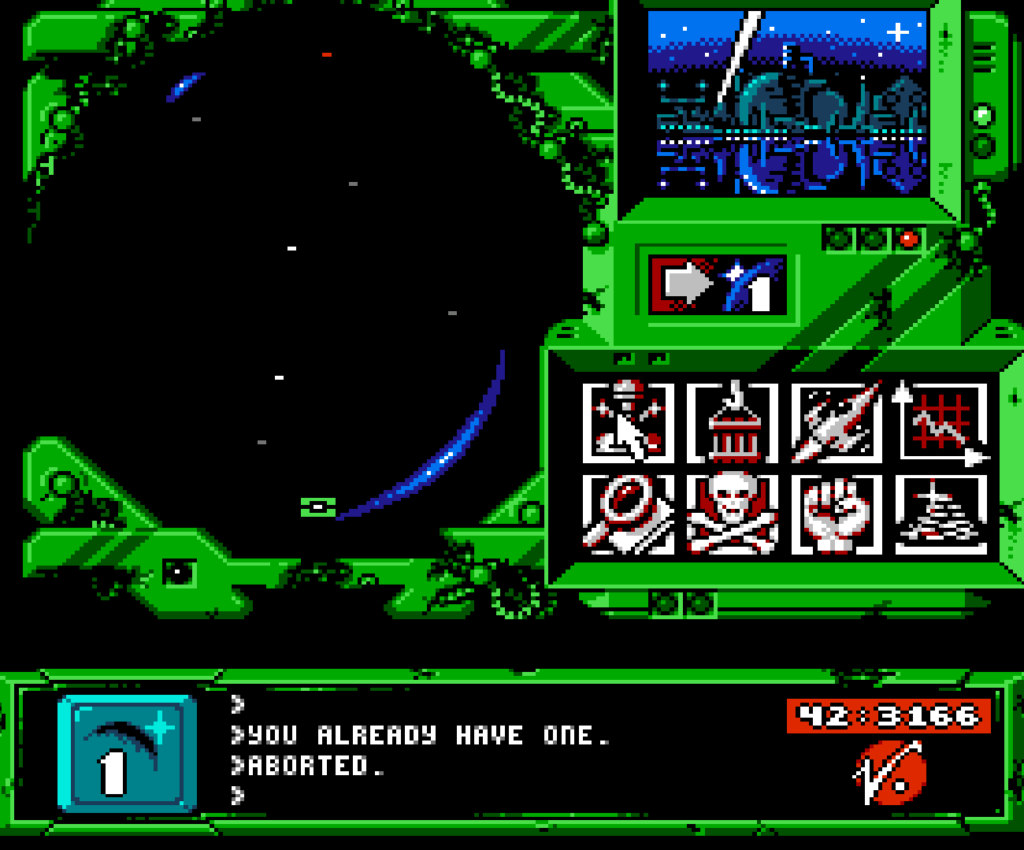The width and height of the screenshot is (1024, 850).
Task: Select the cyan planet 1 badge
Action: pos(127,753)
